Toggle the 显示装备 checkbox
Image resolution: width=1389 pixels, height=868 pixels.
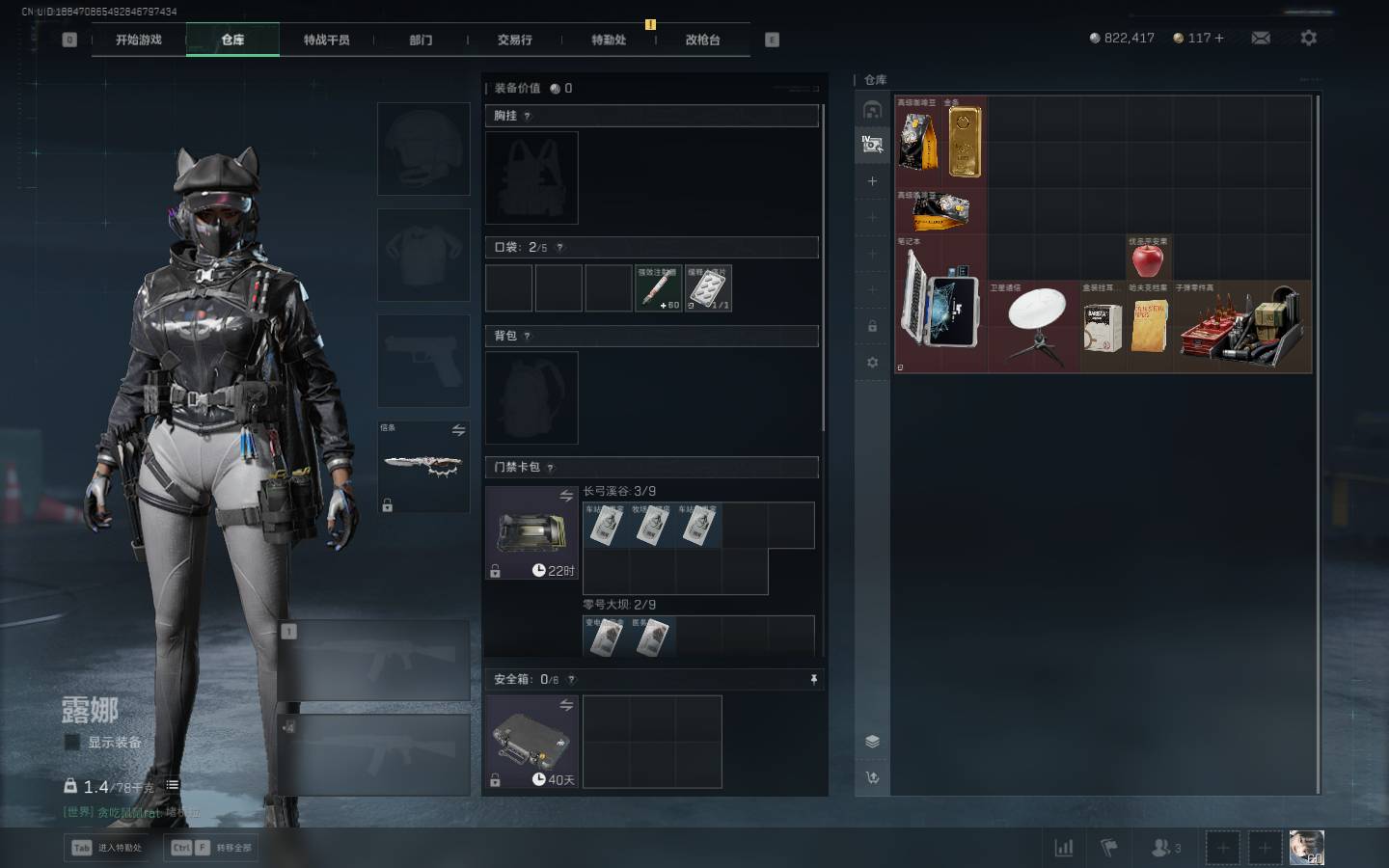tap(72, 742)
